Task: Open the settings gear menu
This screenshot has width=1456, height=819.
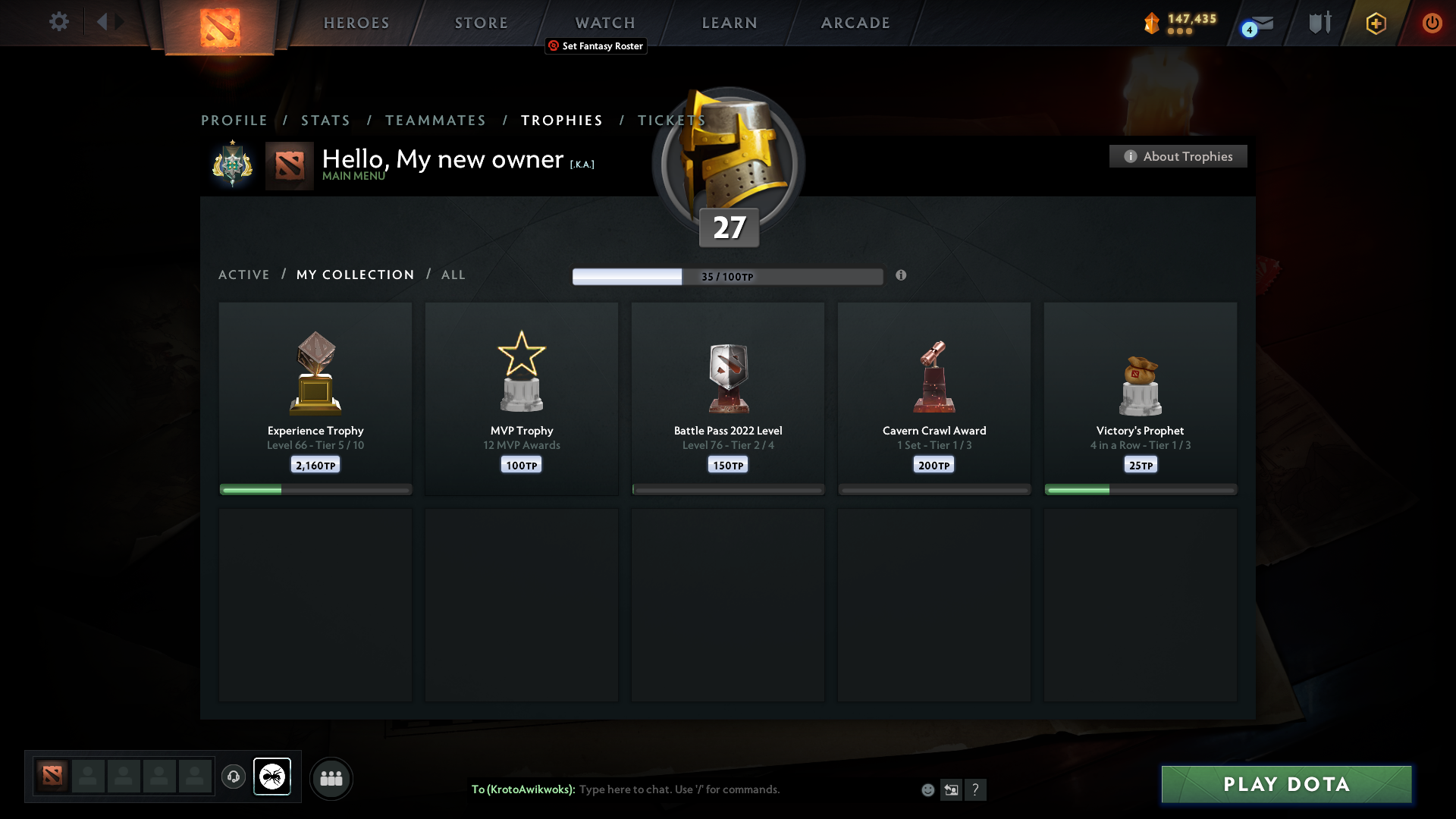Action: (x=59, y=22)
